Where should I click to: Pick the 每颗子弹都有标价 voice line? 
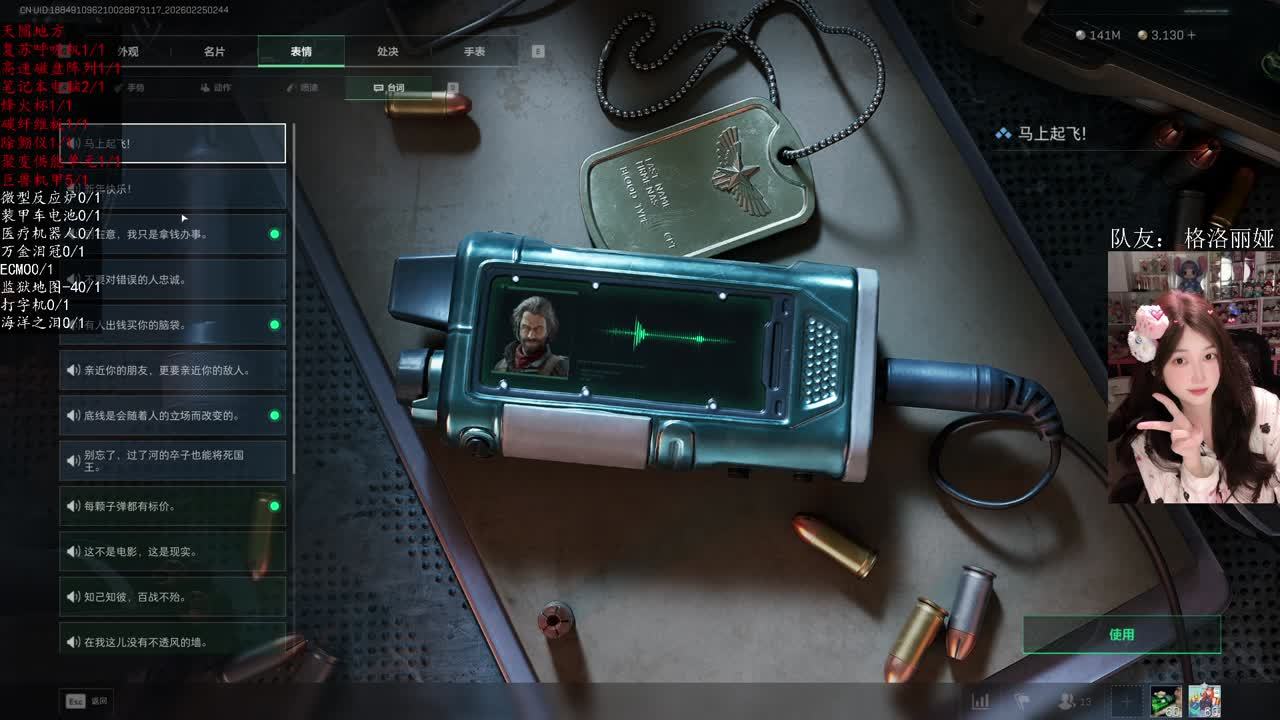[x=172, y=506]
